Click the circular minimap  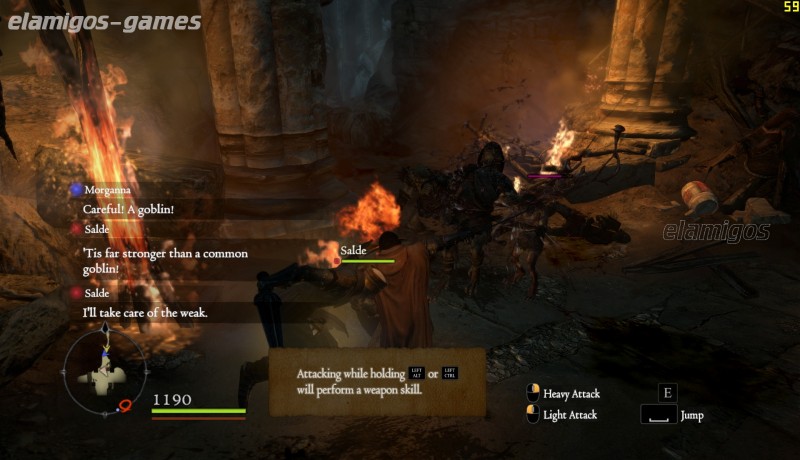tap(105, 375)
